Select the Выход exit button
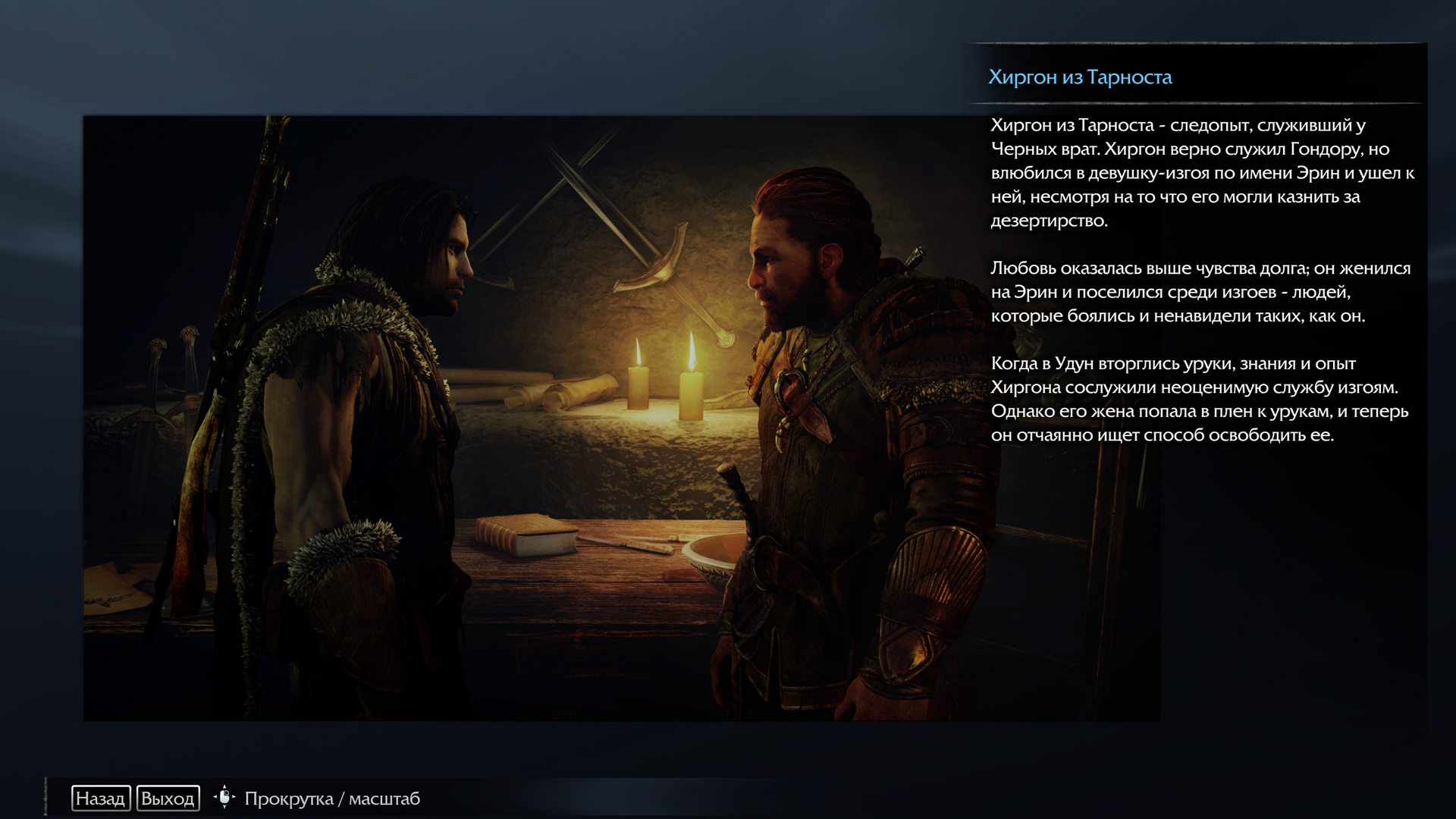 point(168,799)
